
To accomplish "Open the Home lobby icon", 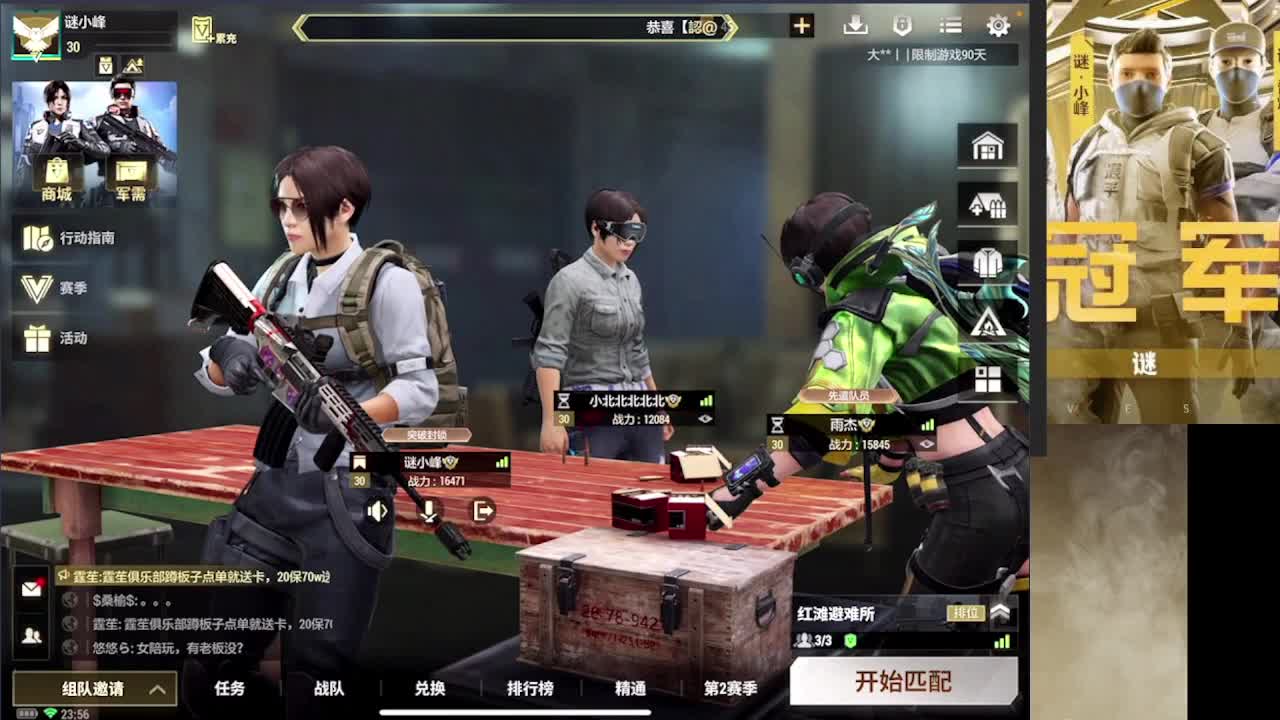I will pyautogui.click(x=987, y=145).
